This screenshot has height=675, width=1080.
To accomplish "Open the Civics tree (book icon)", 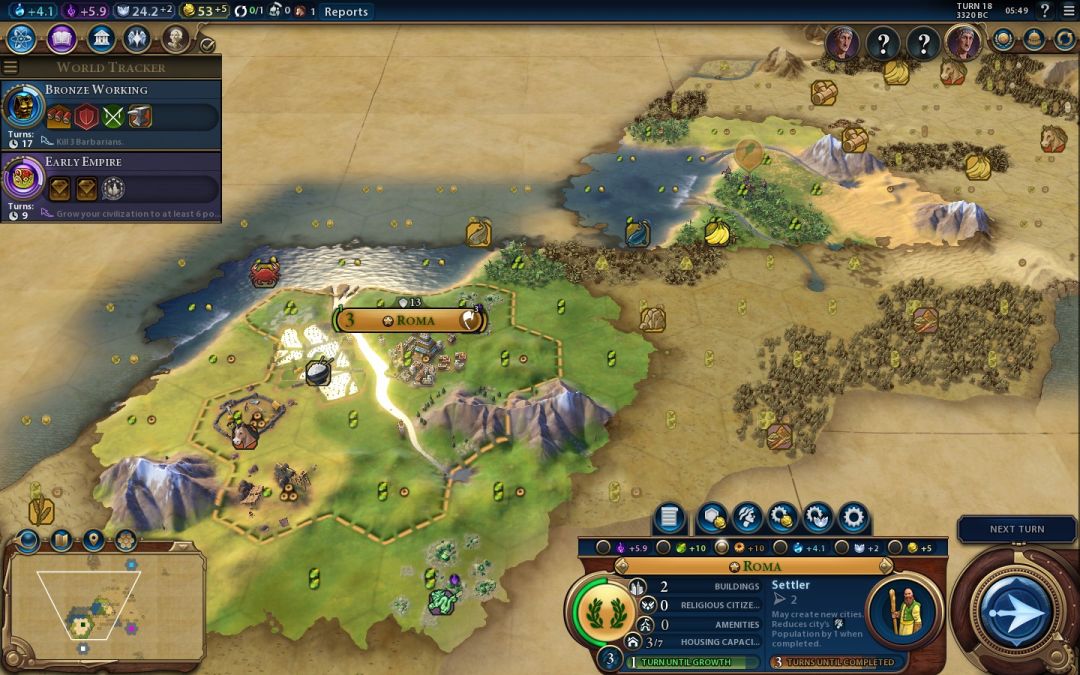I will pyautogui.click(x=61, y=39).
